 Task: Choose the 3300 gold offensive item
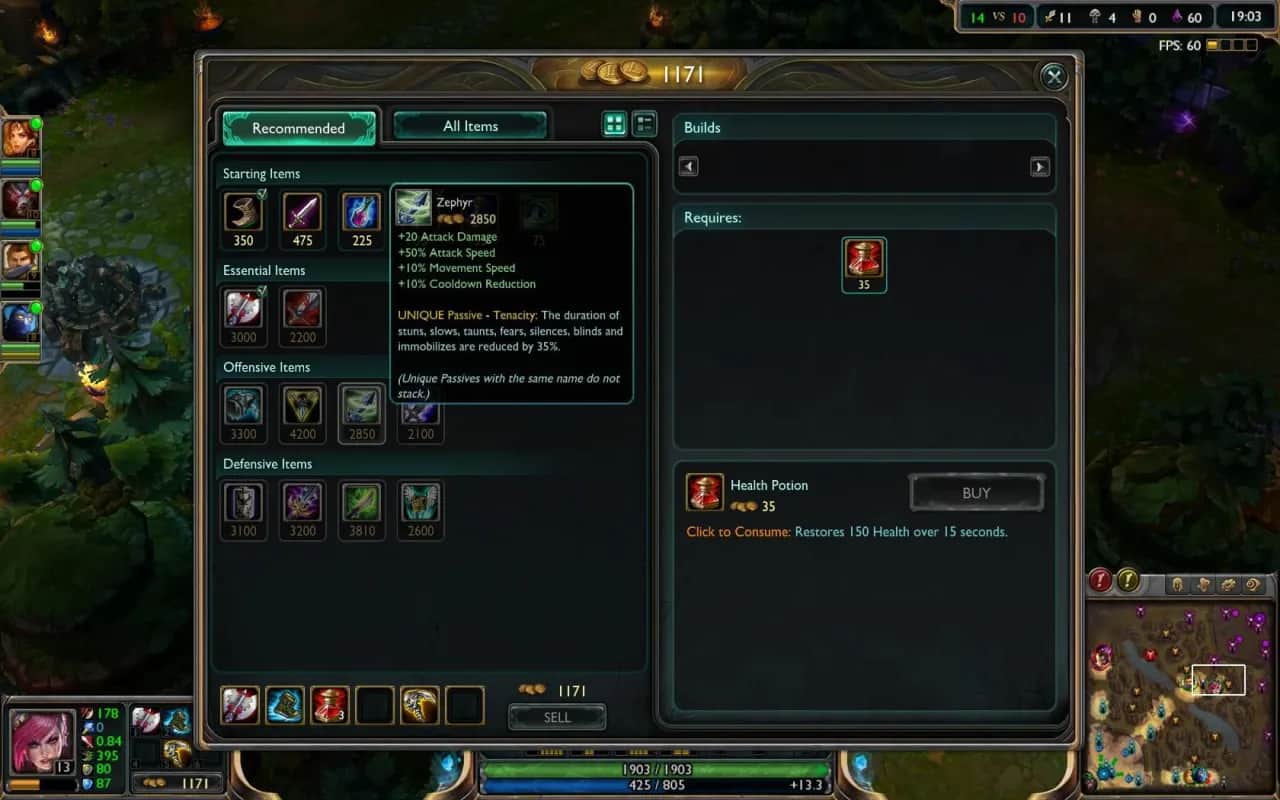(x=243, y=406)
